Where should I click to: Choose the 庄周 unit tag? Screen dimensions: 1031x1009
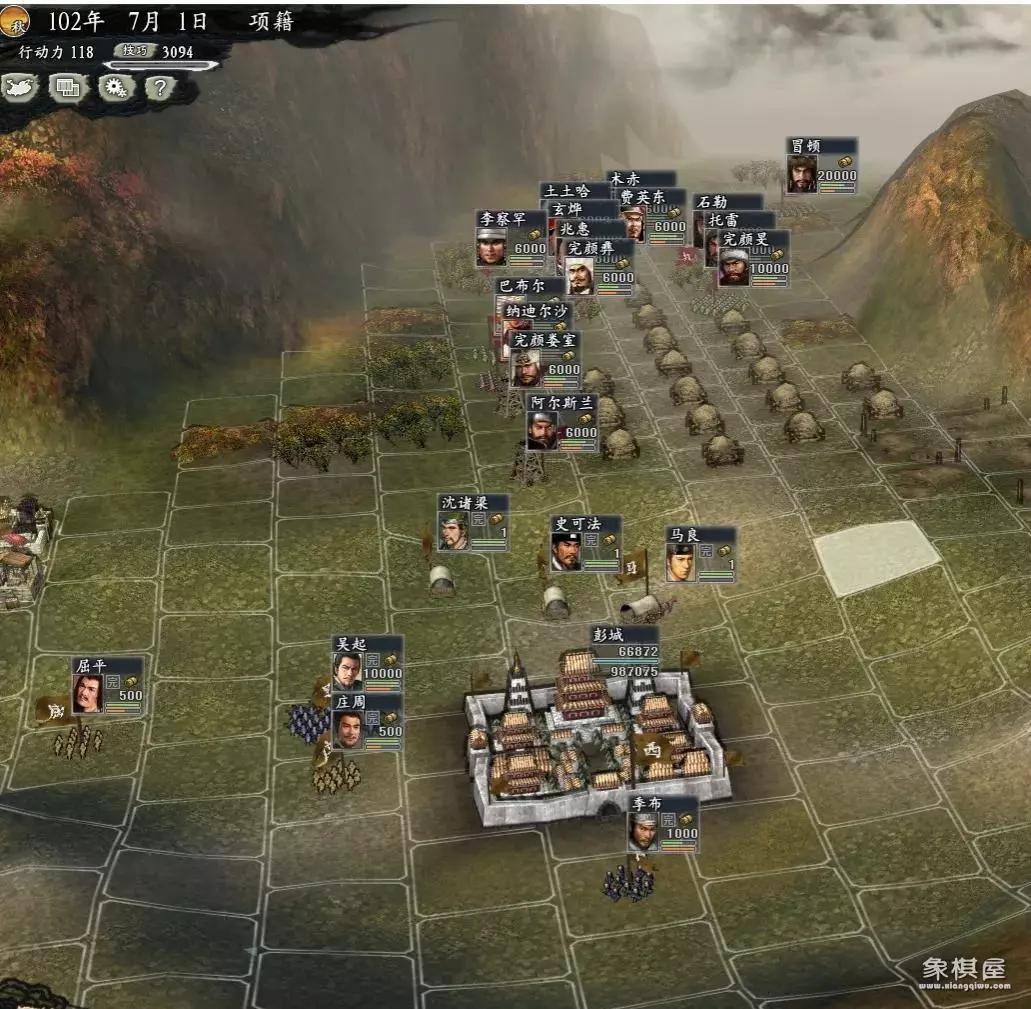[x=367, y=722]
